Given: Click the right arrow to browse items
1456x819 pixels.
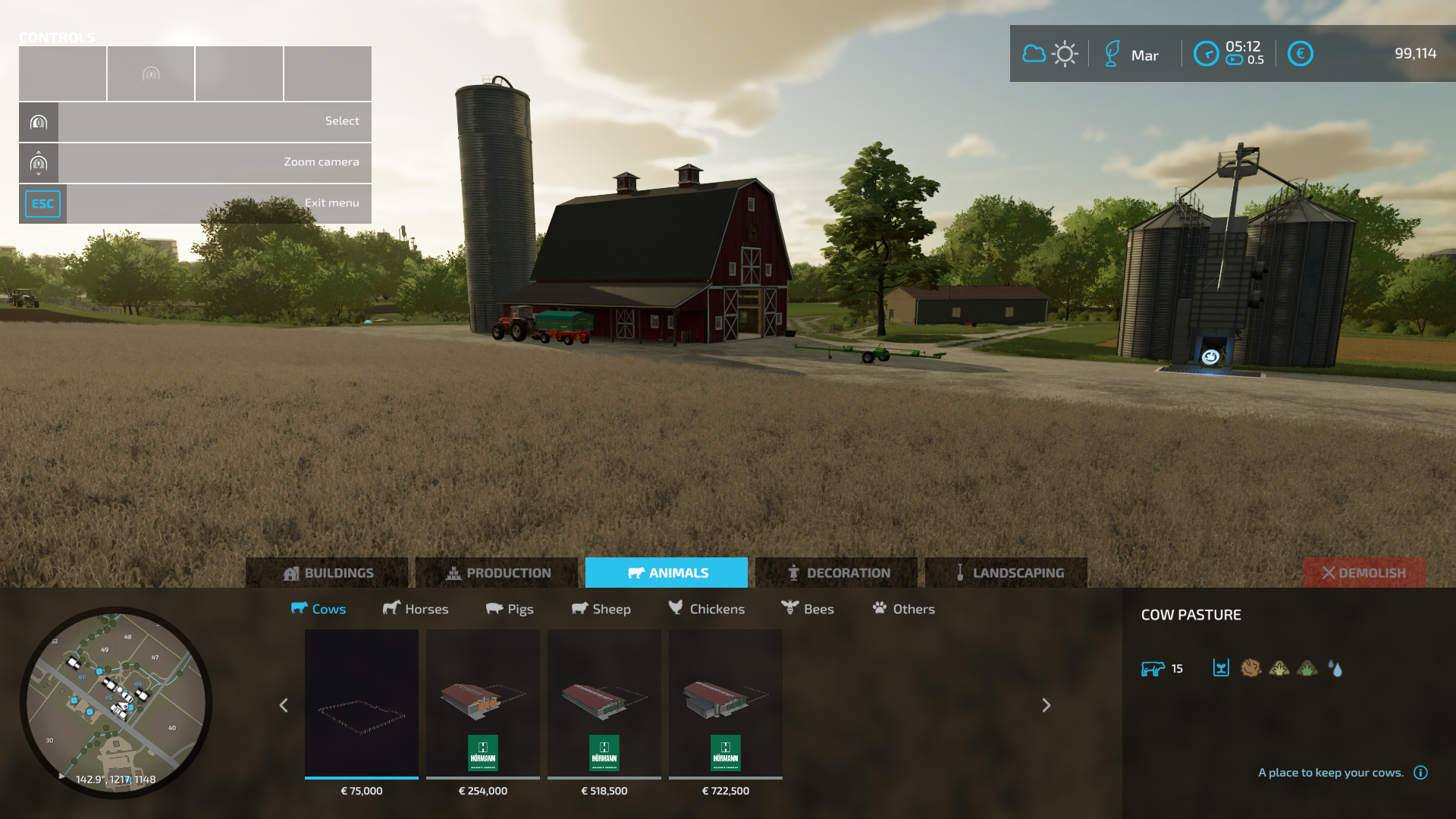Looking at the screenshot, I should [x=1046, y=705].
